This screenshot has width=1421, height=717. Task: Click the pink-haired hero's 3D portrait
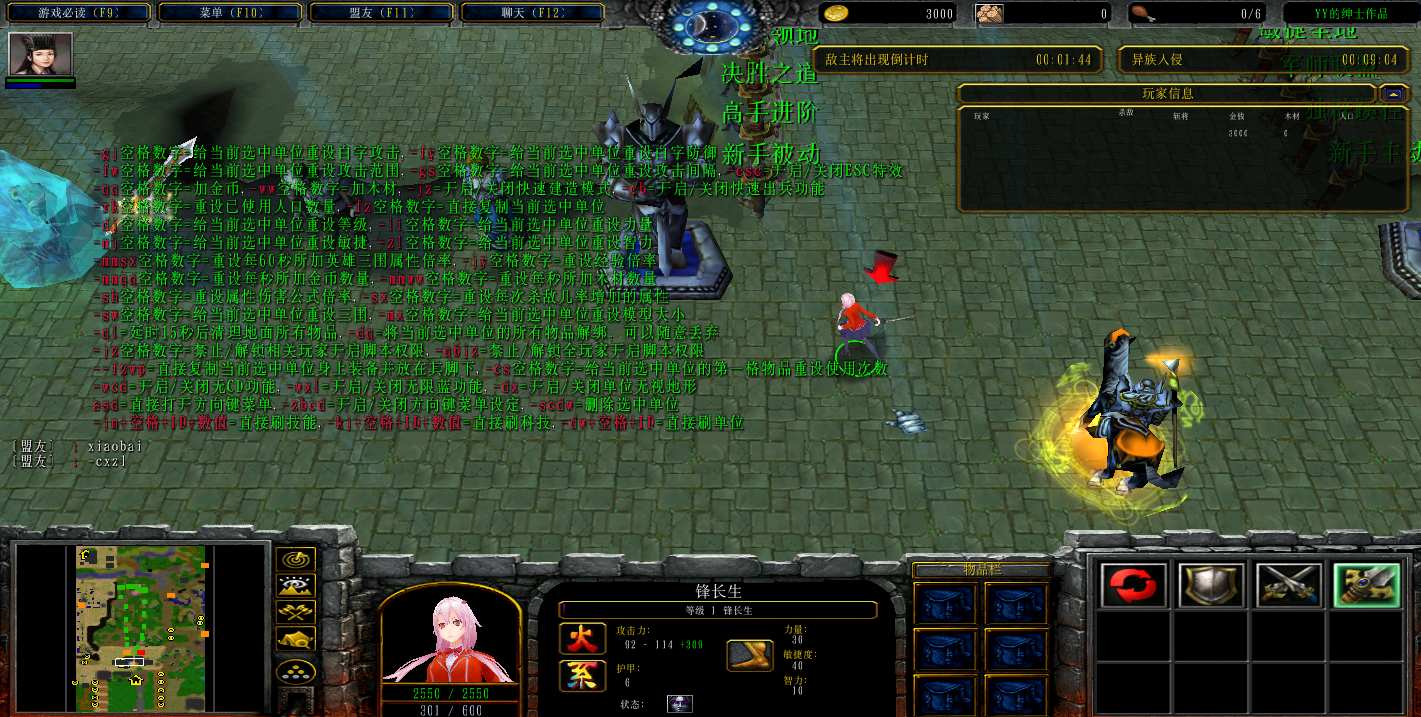pos(450,640)
